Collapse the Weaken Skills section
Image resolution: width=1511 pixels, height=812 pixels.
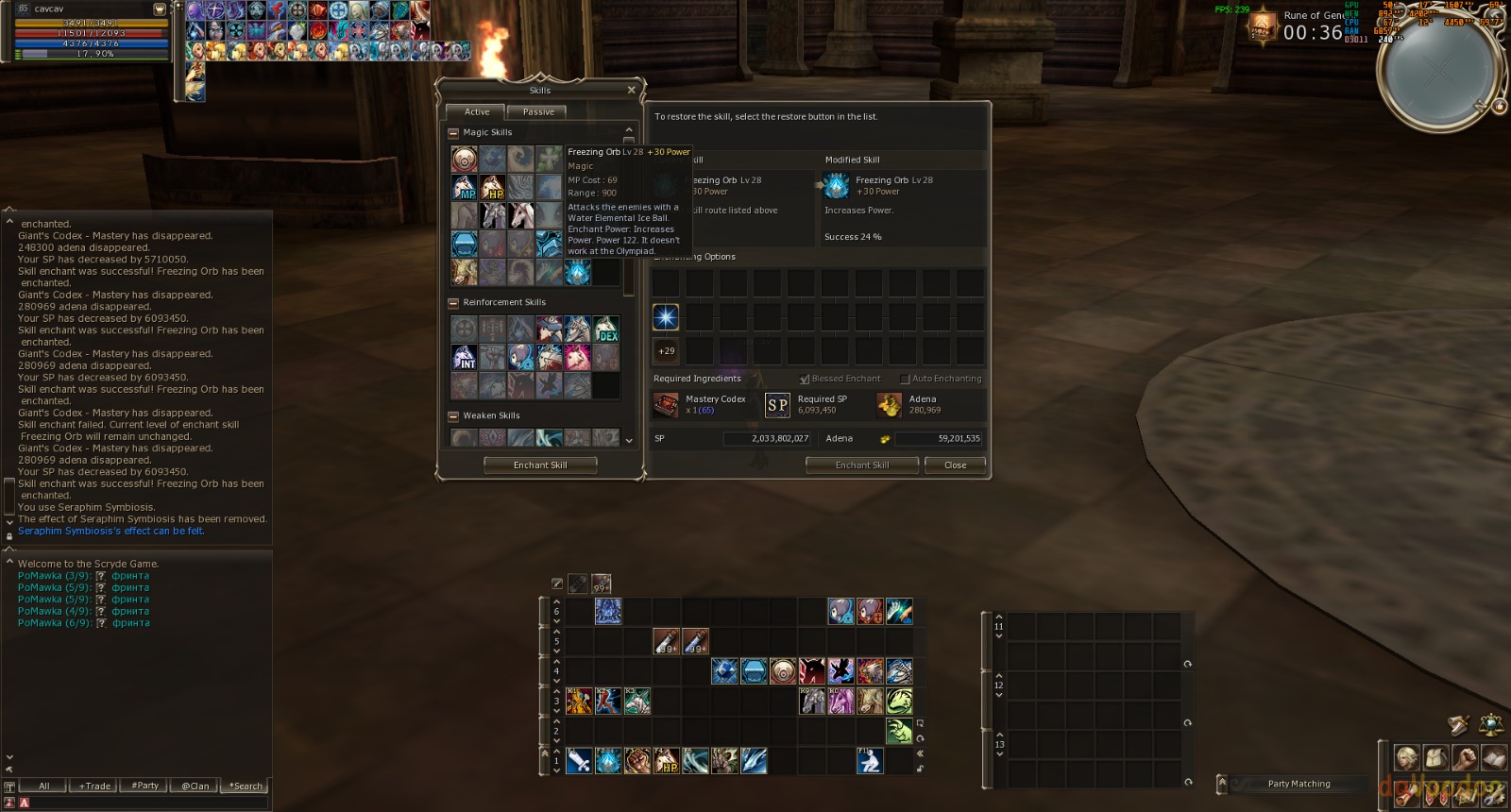pyautogui.click(x=453, y=416)
